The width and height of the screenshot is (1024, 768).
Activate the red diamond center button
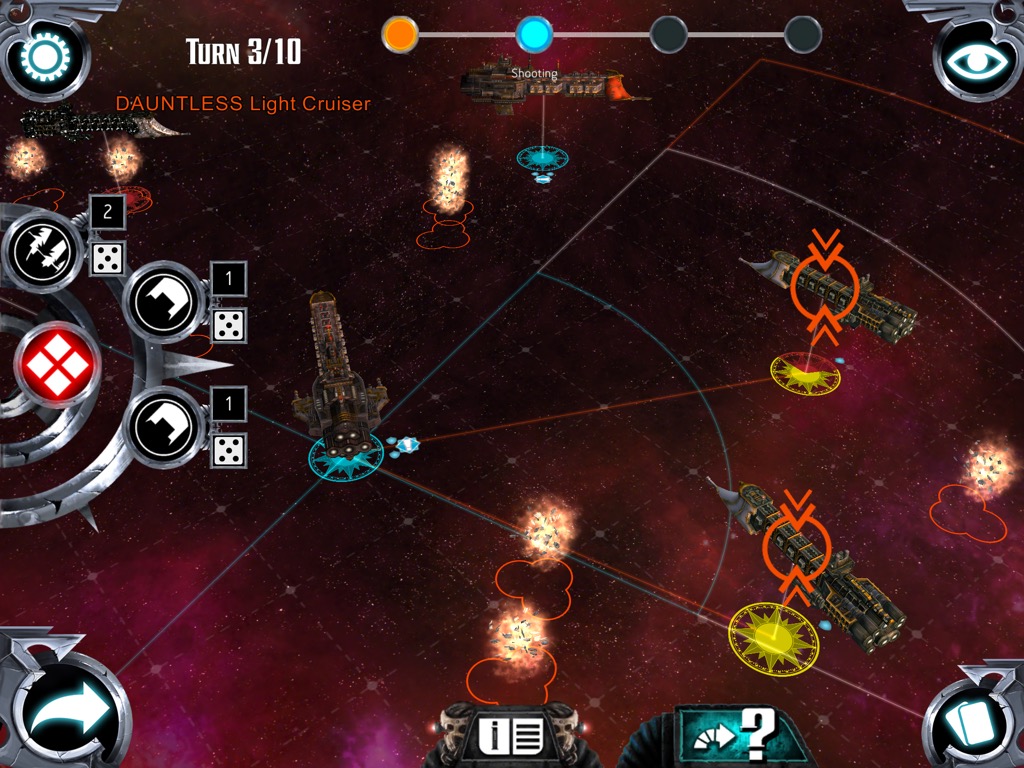tap(57, 365)
